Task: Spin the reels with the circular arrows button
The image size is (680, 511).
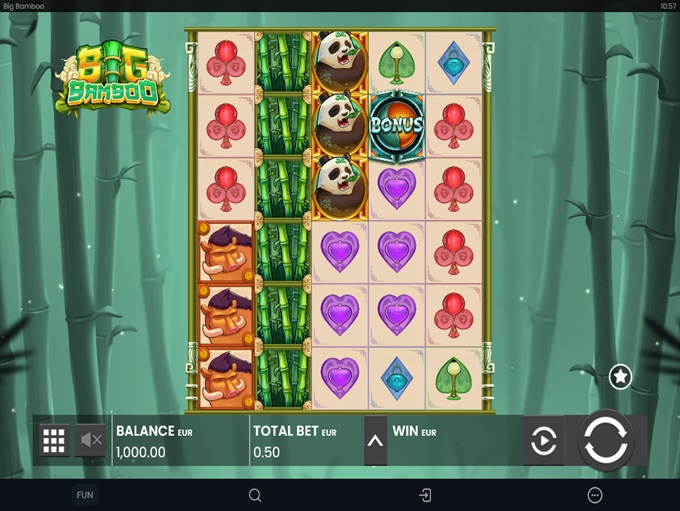Action: point(606,440)
